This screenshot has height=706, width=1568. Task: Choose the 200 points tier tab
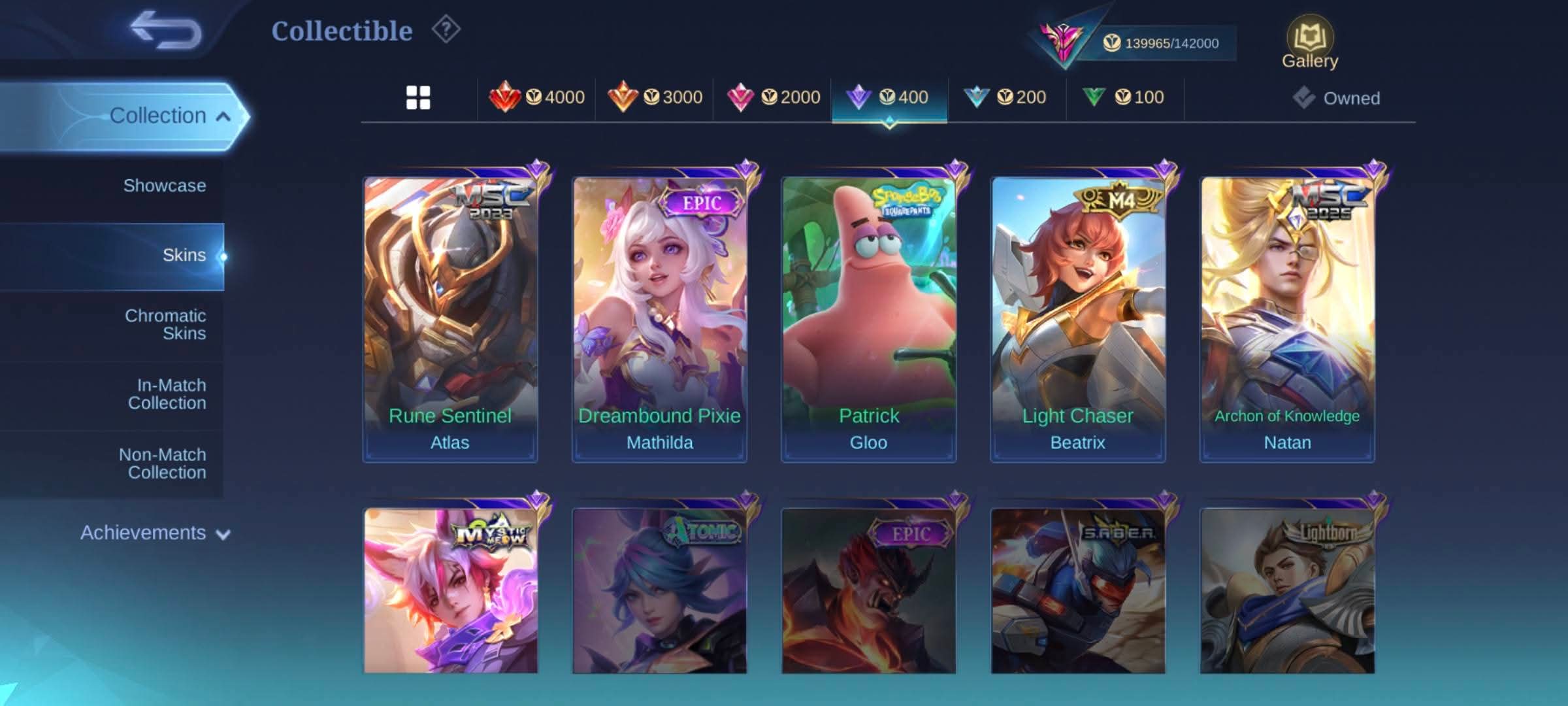point(1006,97)
